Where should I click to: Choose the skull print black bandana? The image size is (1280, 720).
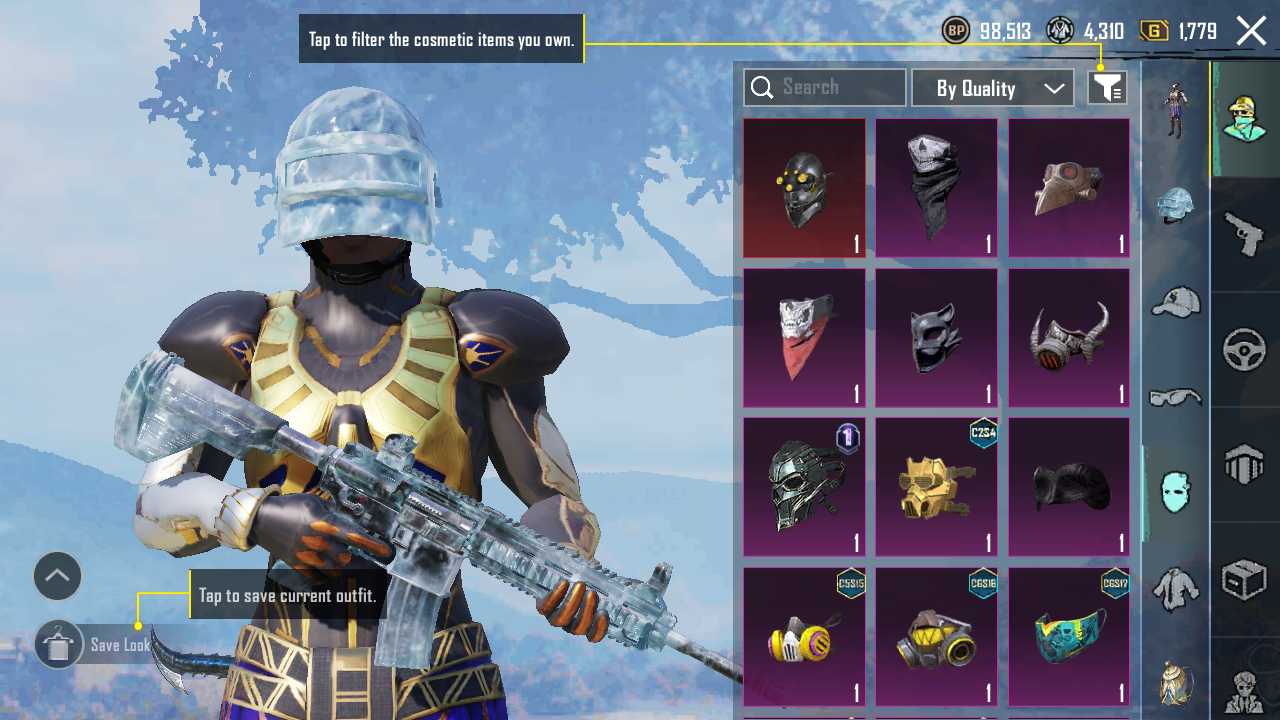[x=936, y=188]
